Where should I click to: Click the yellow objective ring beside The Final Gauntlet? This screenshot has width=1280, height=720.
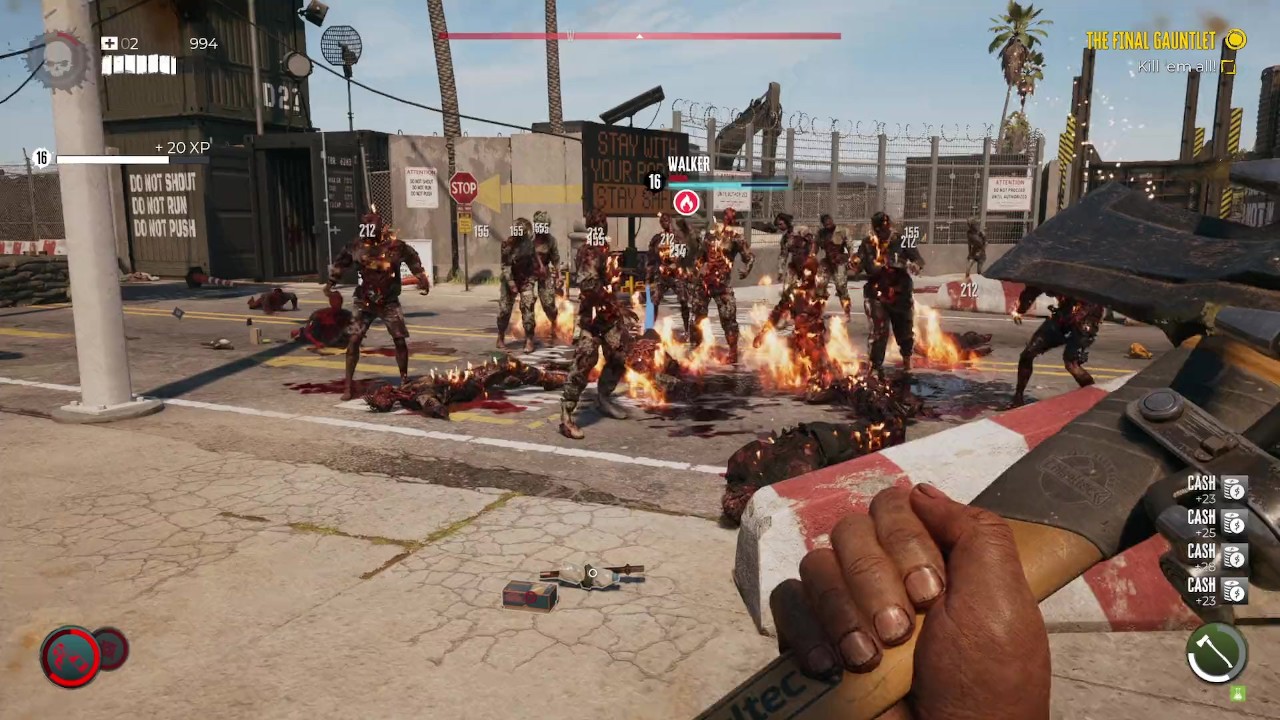coord(1236,41)
